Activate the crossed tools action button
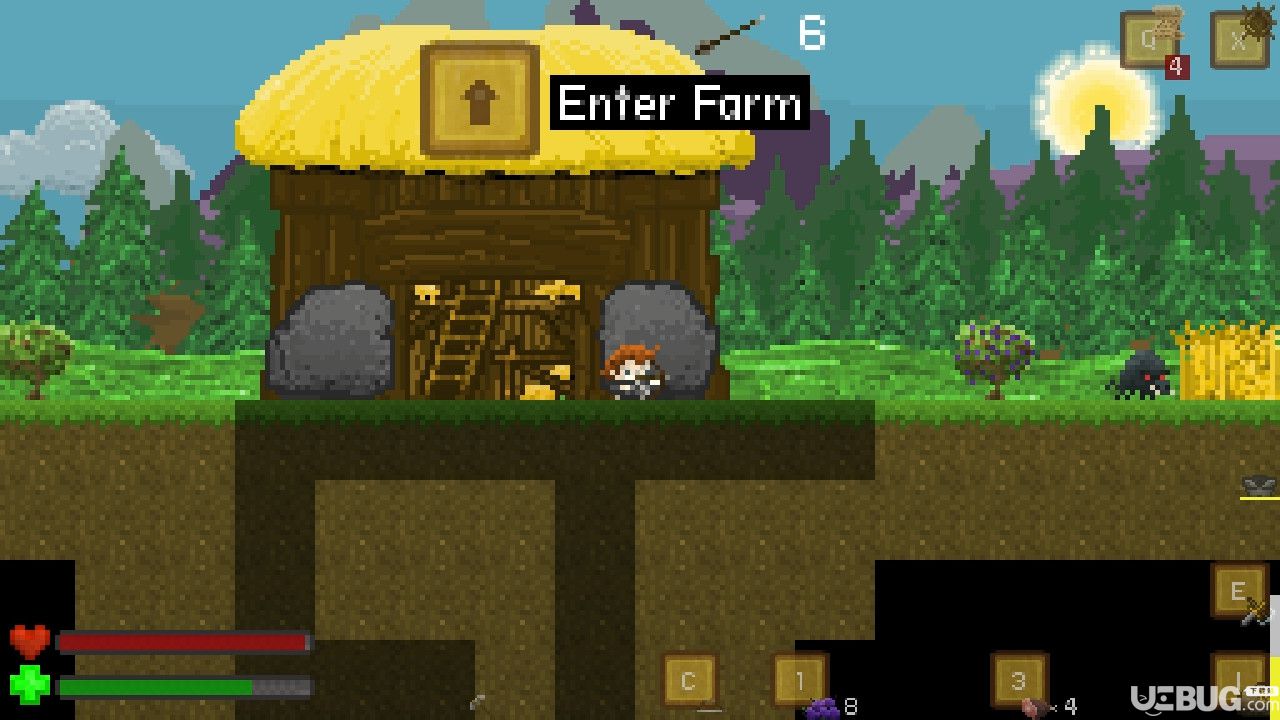Image resolution: width=1280 pixels, height=720 pixels. click(x=1239, y=594)
